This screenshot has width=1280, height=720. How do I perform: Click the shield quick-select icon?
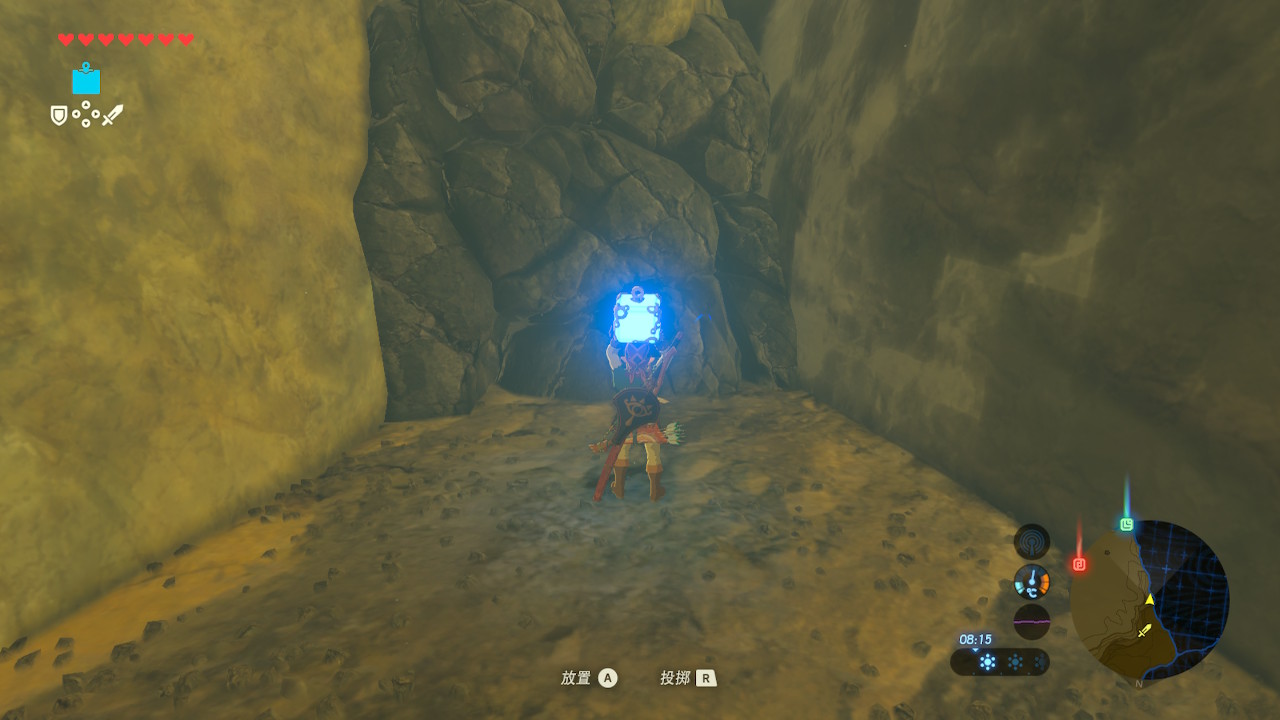point(59,116)
